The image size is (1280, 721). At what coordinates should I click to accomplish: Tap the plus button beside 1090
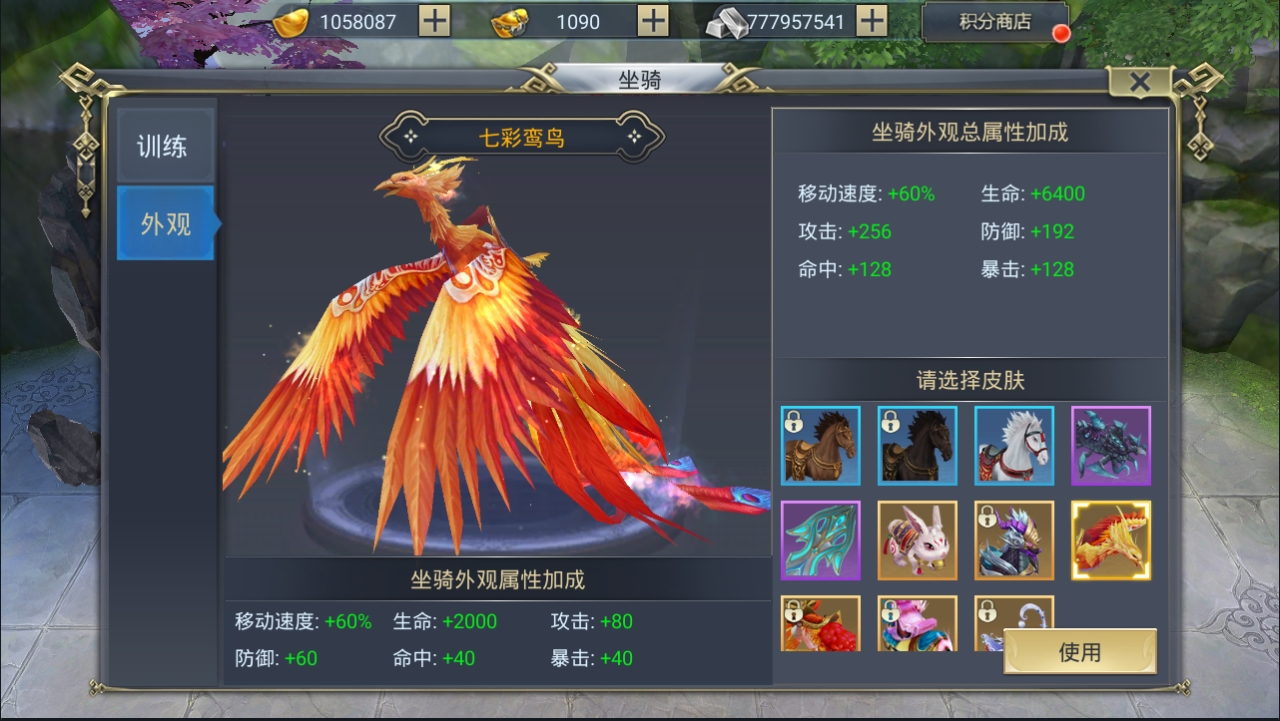653,21
